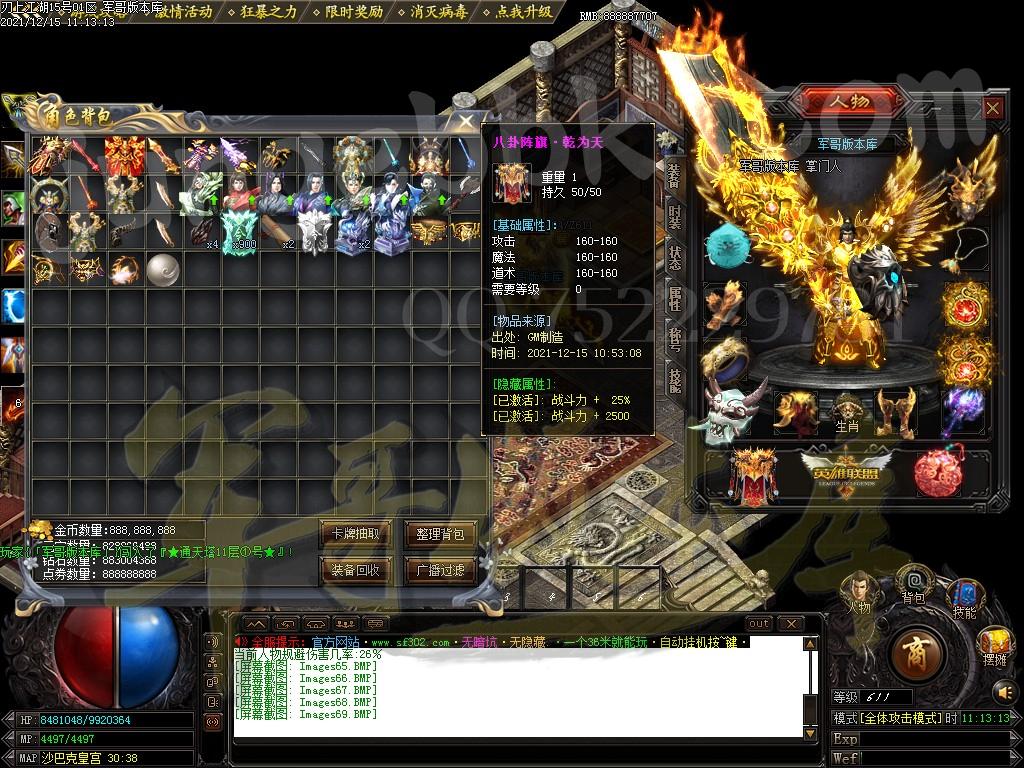Switch to the 时装 costume tab

coord(675,217)
